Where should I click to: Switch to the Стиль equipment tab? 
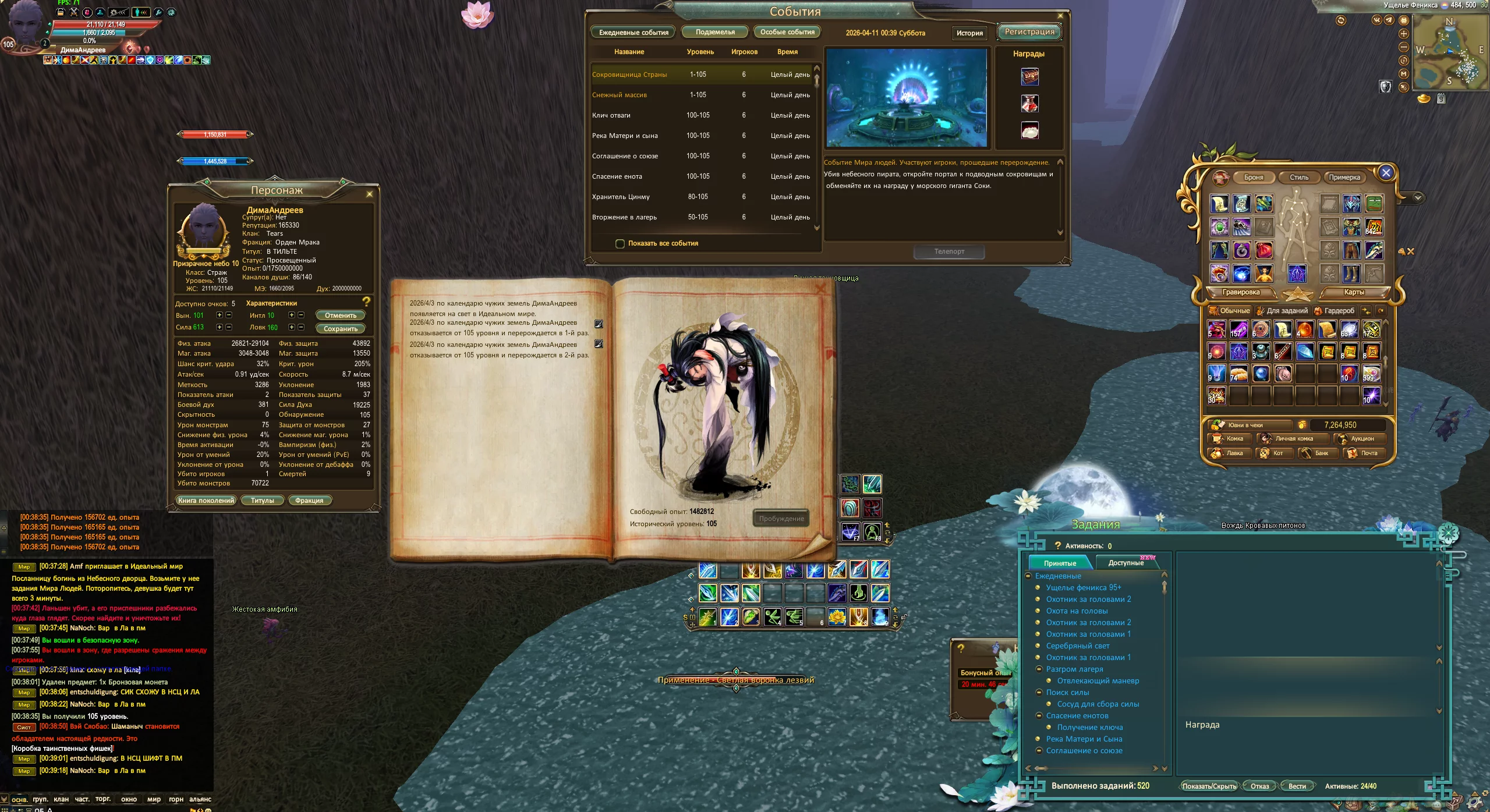(1298, 178)
